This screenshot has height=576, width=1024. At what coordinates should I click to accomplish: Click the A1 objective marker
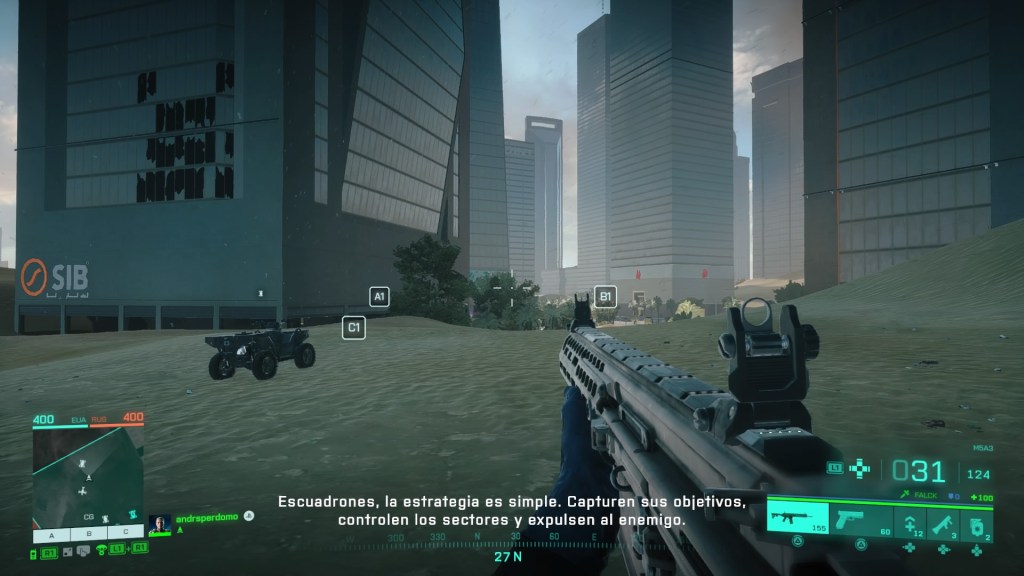(x=379, y=296)
